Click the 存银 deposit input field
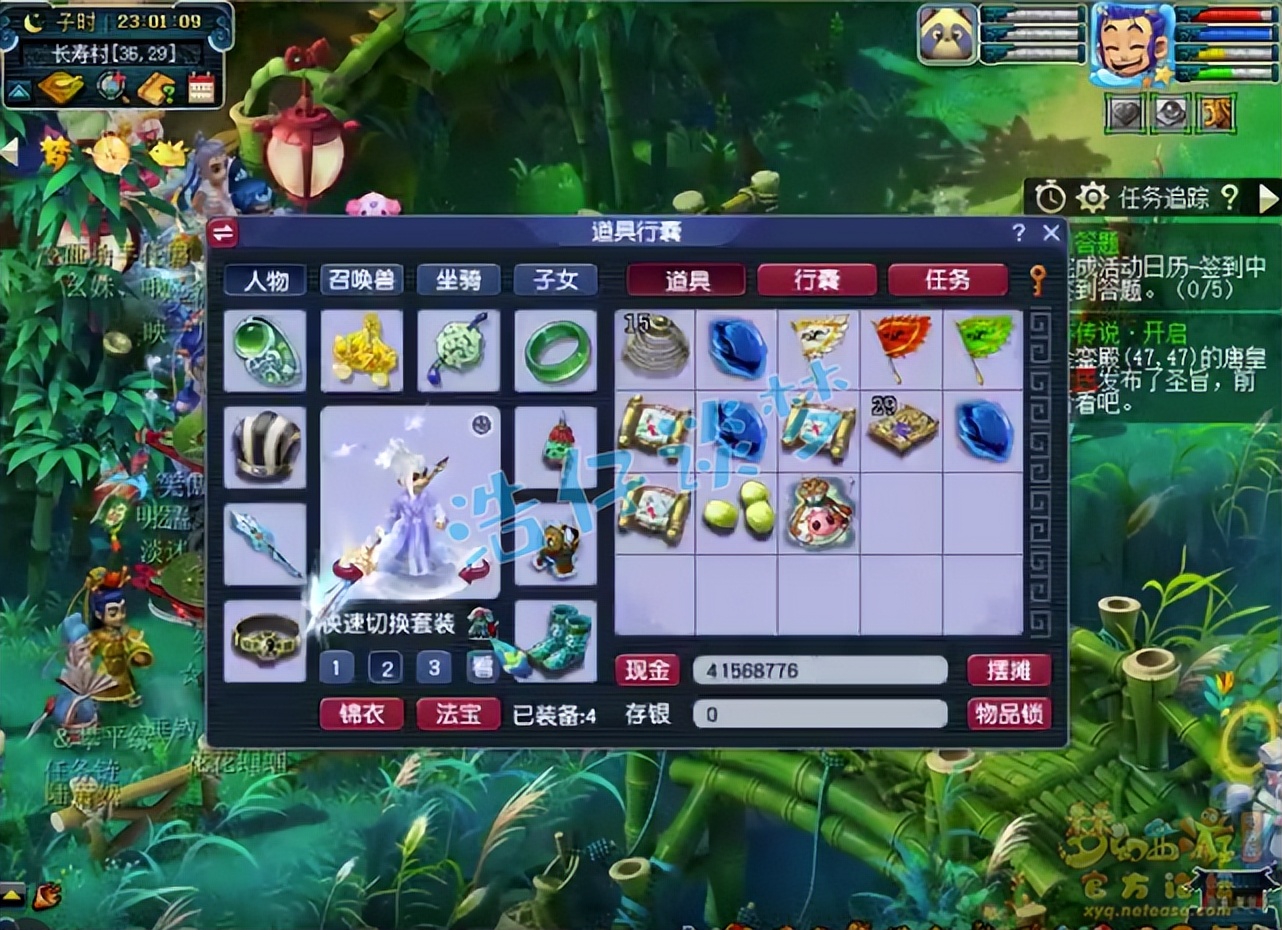The width and height of the screenshot is (1282, 930). click(x=820, y=714)
